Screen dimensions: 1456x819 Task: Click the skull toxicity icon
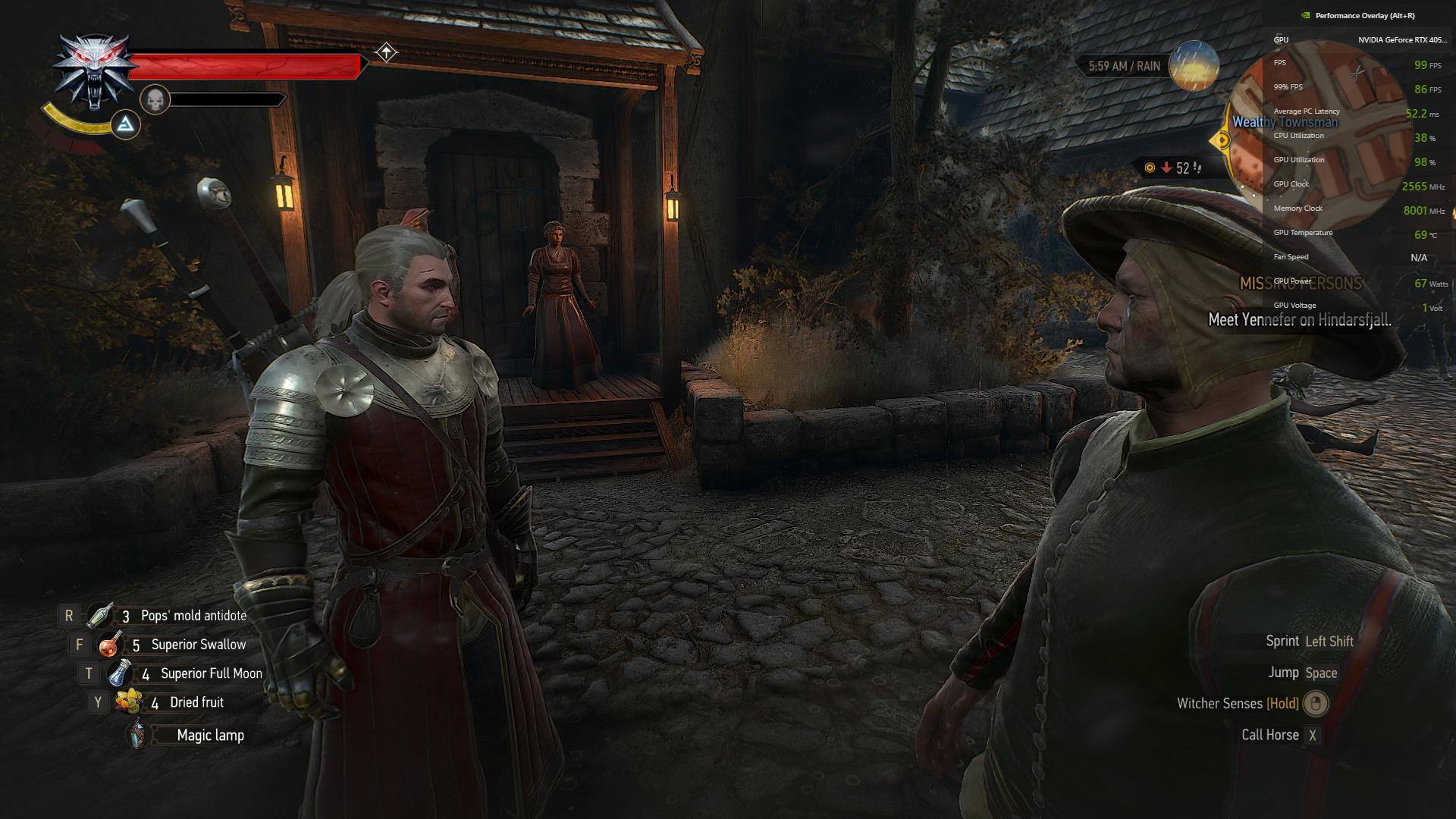tap(155, 99)
